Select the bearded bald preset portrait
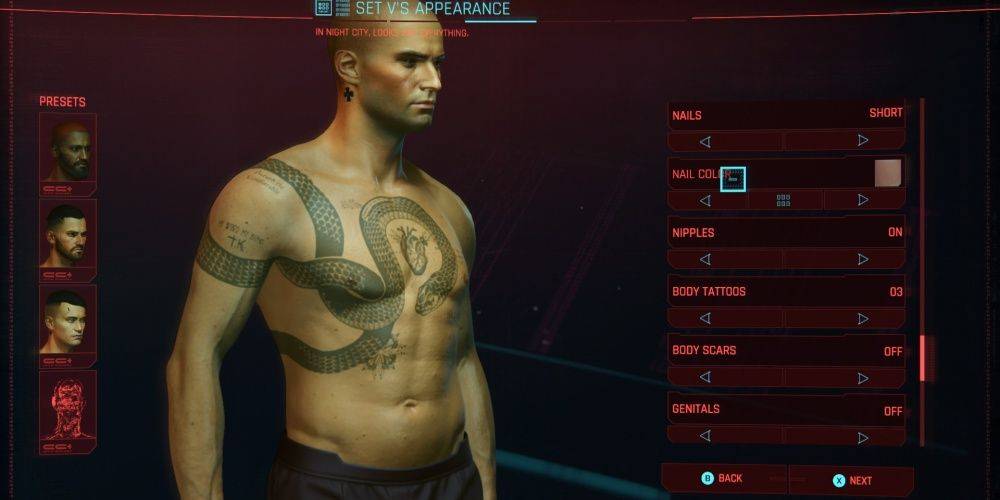Viewport: 1000px width, 500px height. pyautogui.click(x=68, y=148)
